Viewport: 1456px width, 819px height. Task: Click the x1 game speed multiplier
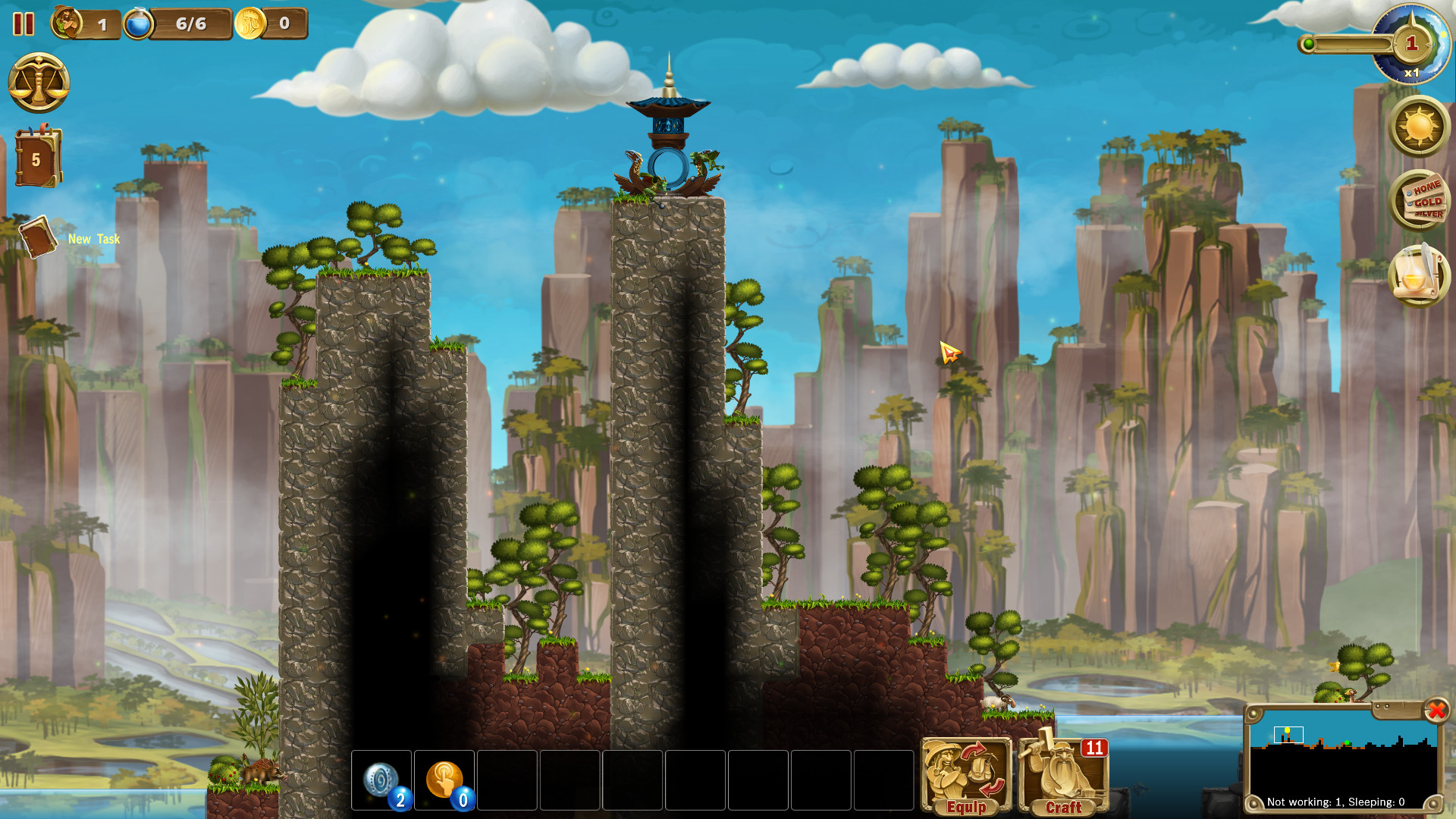pos(1411,72)
